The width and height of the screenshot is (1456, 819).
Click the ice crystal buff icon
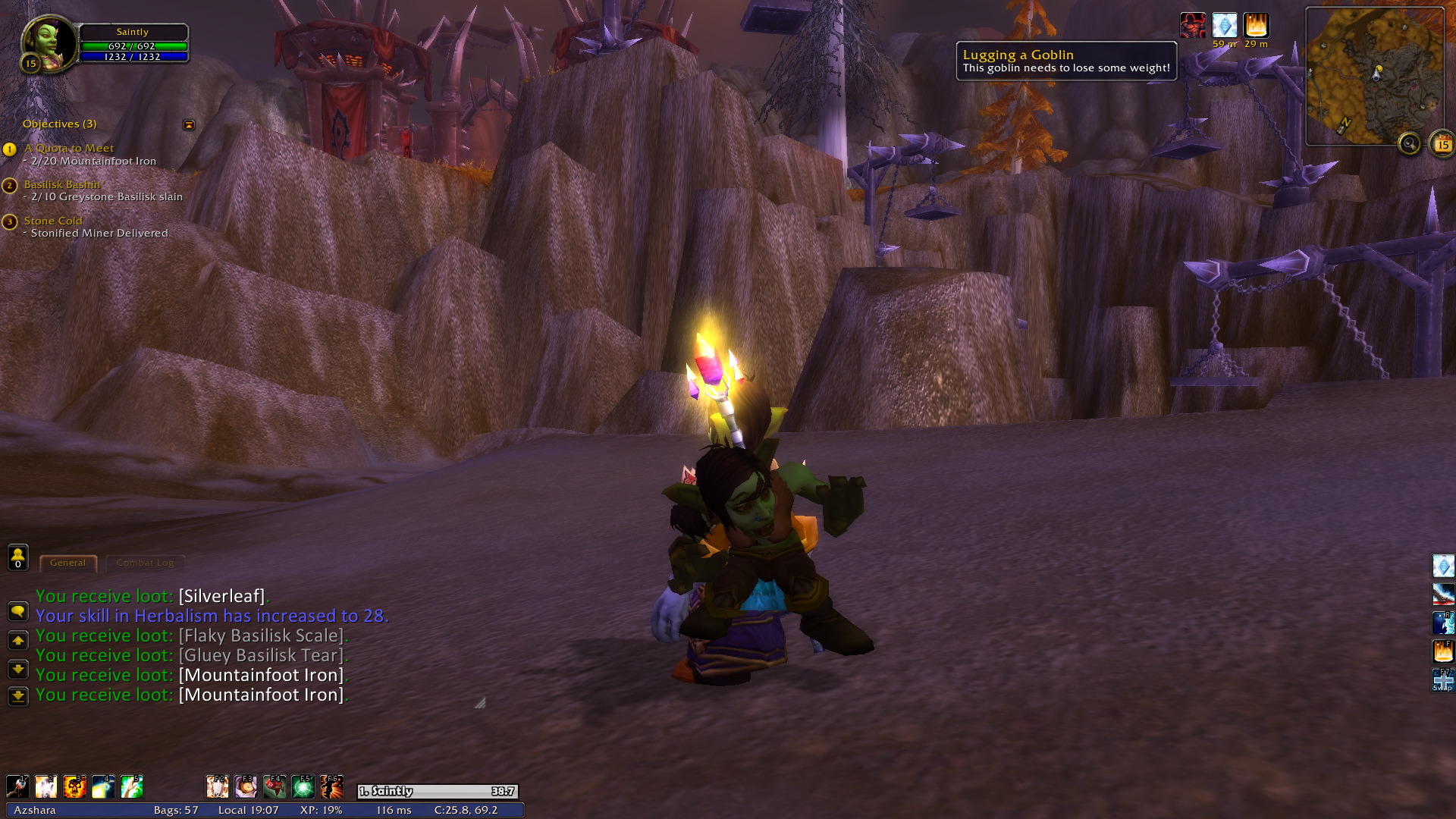(x=1224, y=26)
